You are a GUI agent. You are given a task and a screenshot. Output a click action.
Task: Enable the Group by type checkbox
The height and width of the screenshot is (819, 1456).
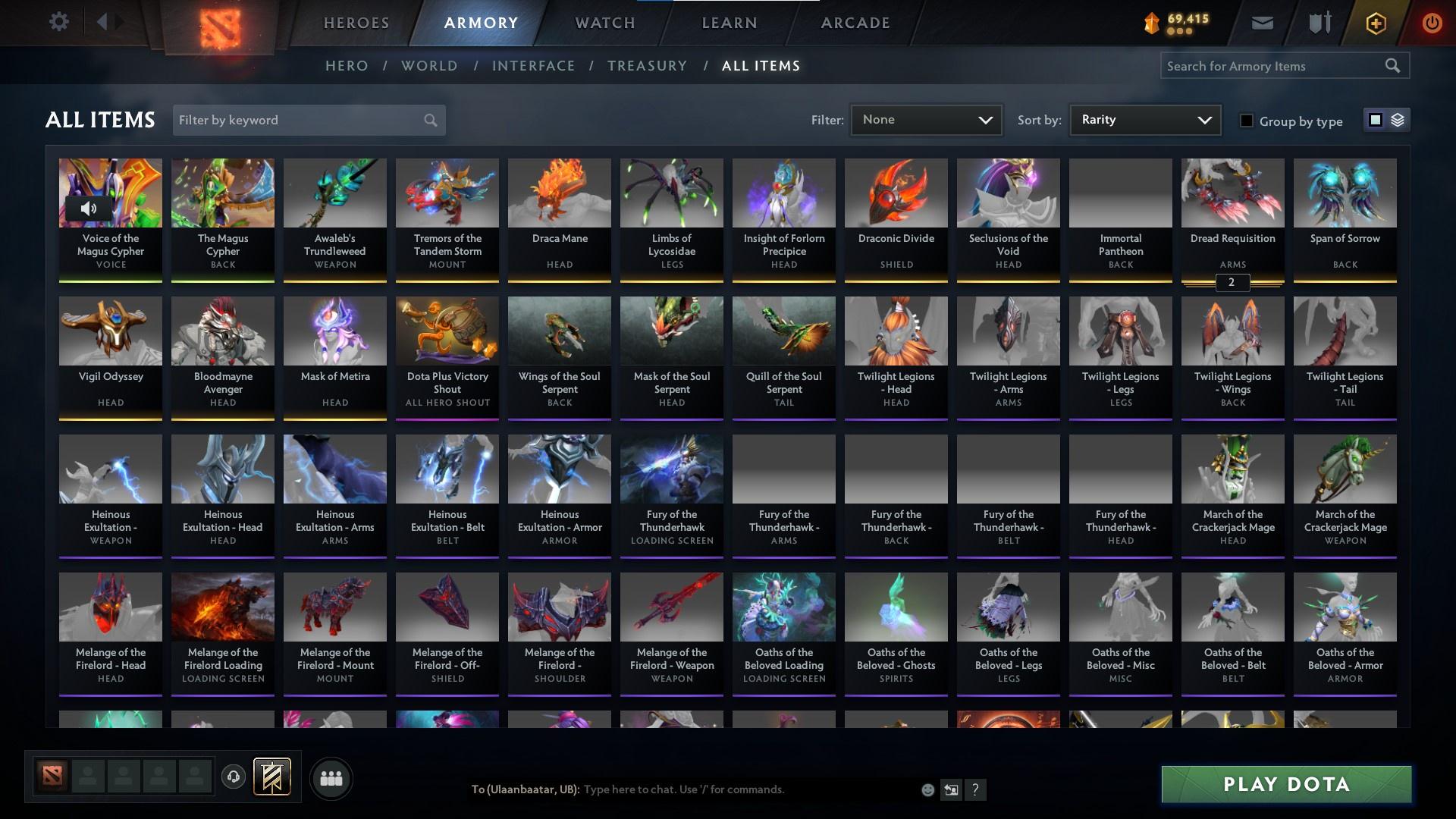(x=1247, y=121)
